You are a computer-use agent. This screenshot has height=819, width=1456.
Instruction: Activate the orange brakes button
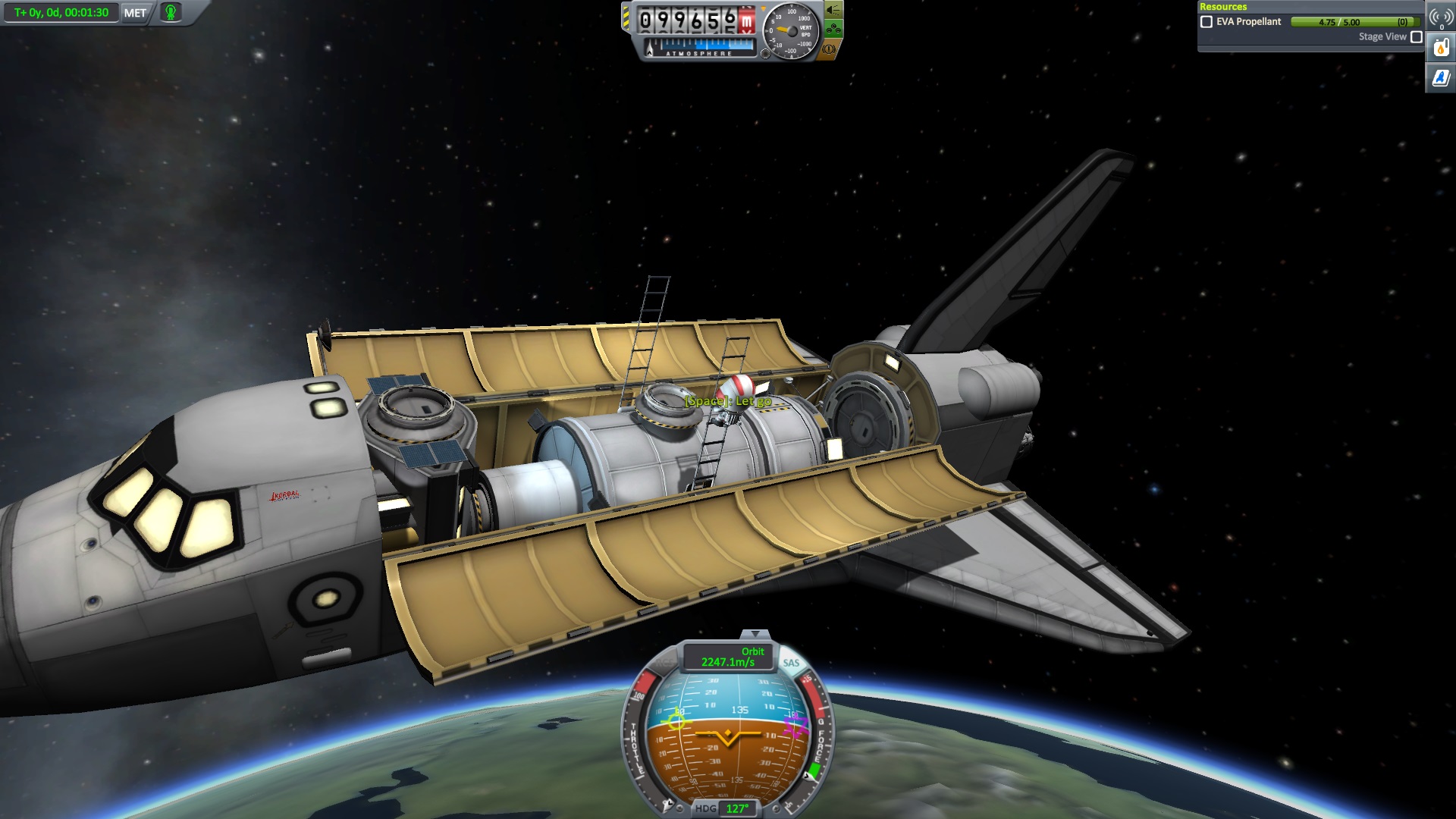829,49
